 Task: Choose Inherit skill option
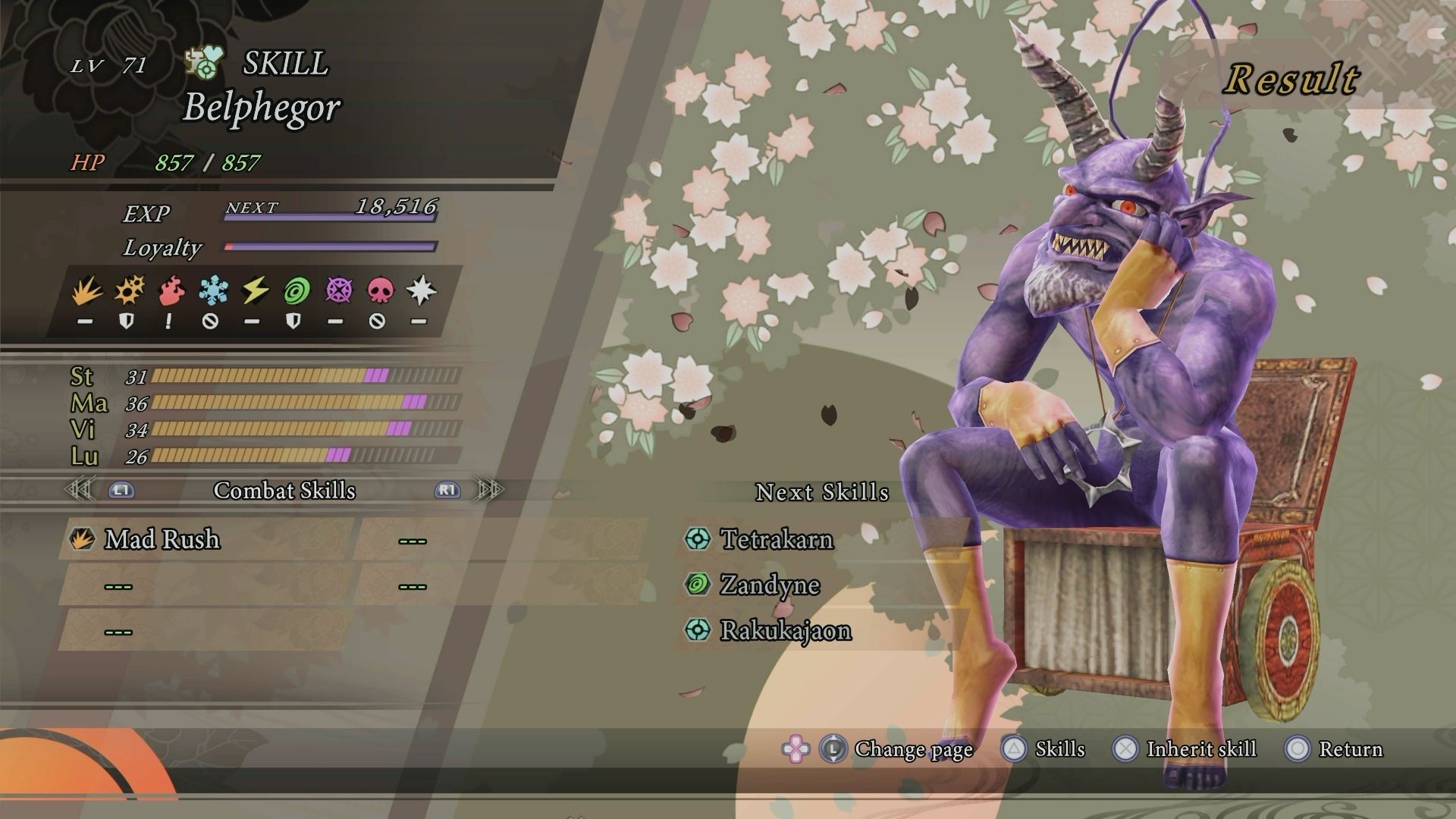[1200, 749]
